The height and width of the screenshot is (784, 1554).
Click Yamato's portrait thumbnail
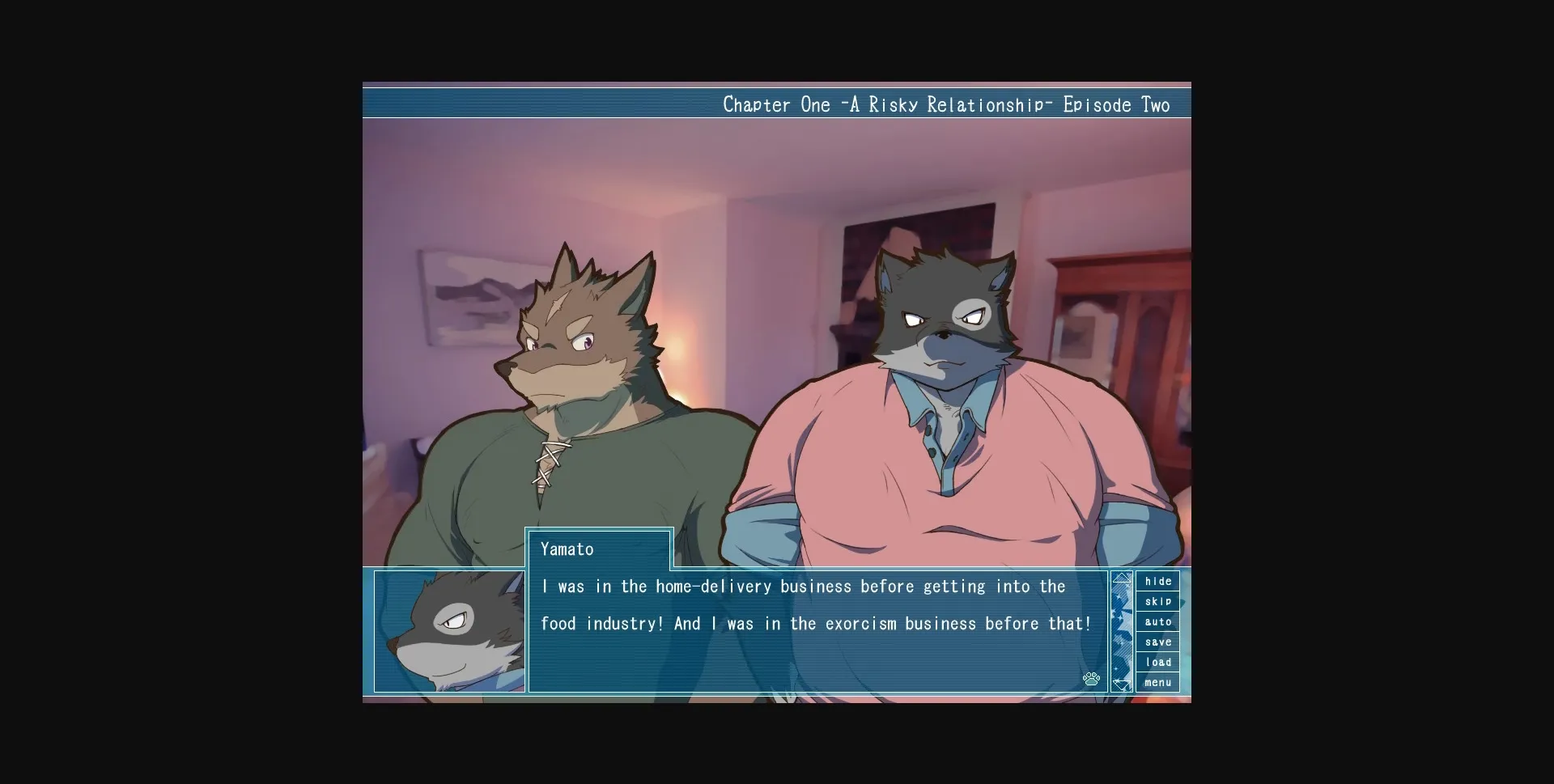pos(448,631)
